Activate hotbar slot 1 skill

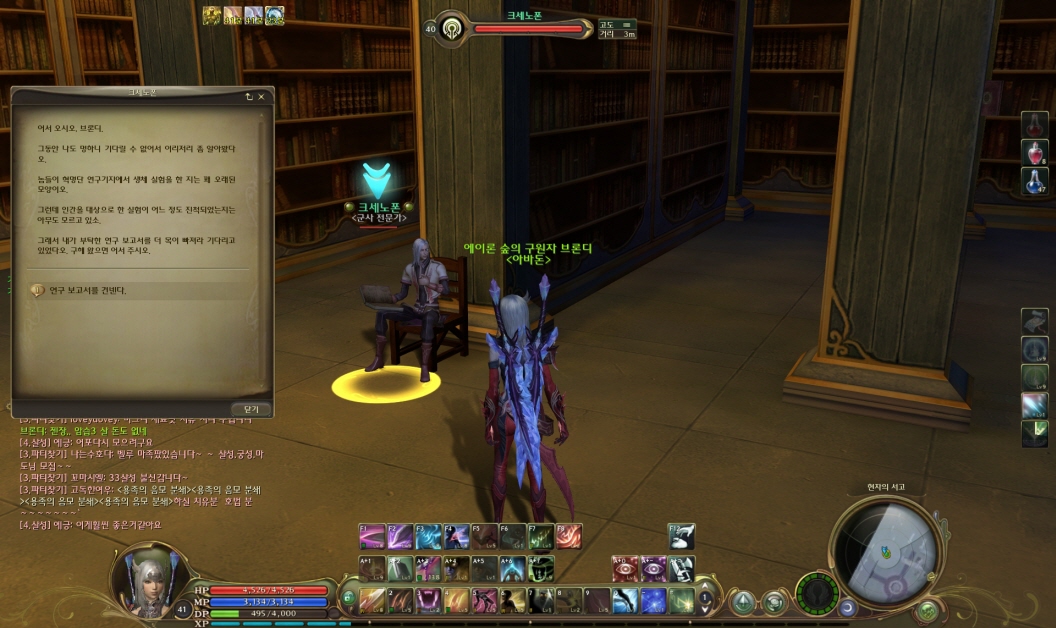(x=372, y=600)
